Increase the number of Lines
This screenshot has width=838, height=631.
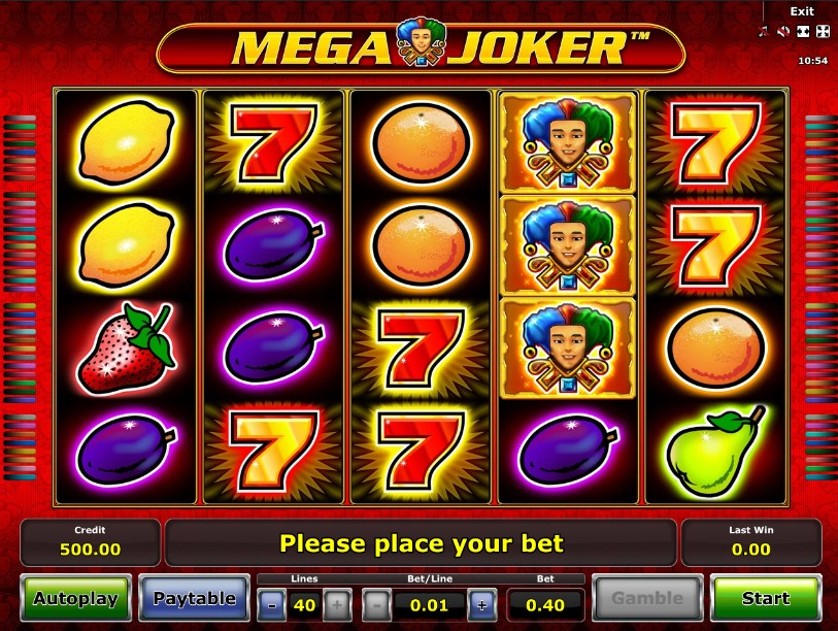tap(337, 604)
